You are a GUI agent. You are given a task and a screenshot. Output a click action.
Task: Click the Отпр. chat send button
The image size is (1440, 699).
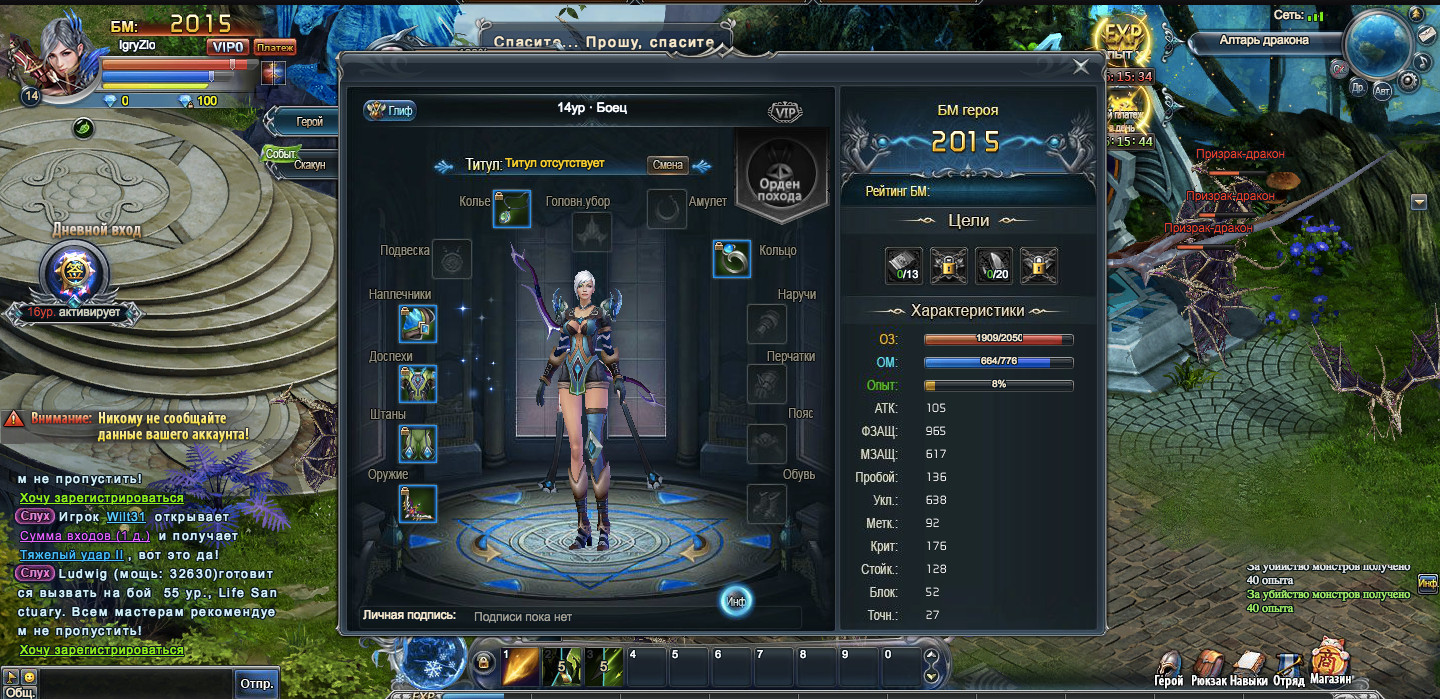click(256, 685)
